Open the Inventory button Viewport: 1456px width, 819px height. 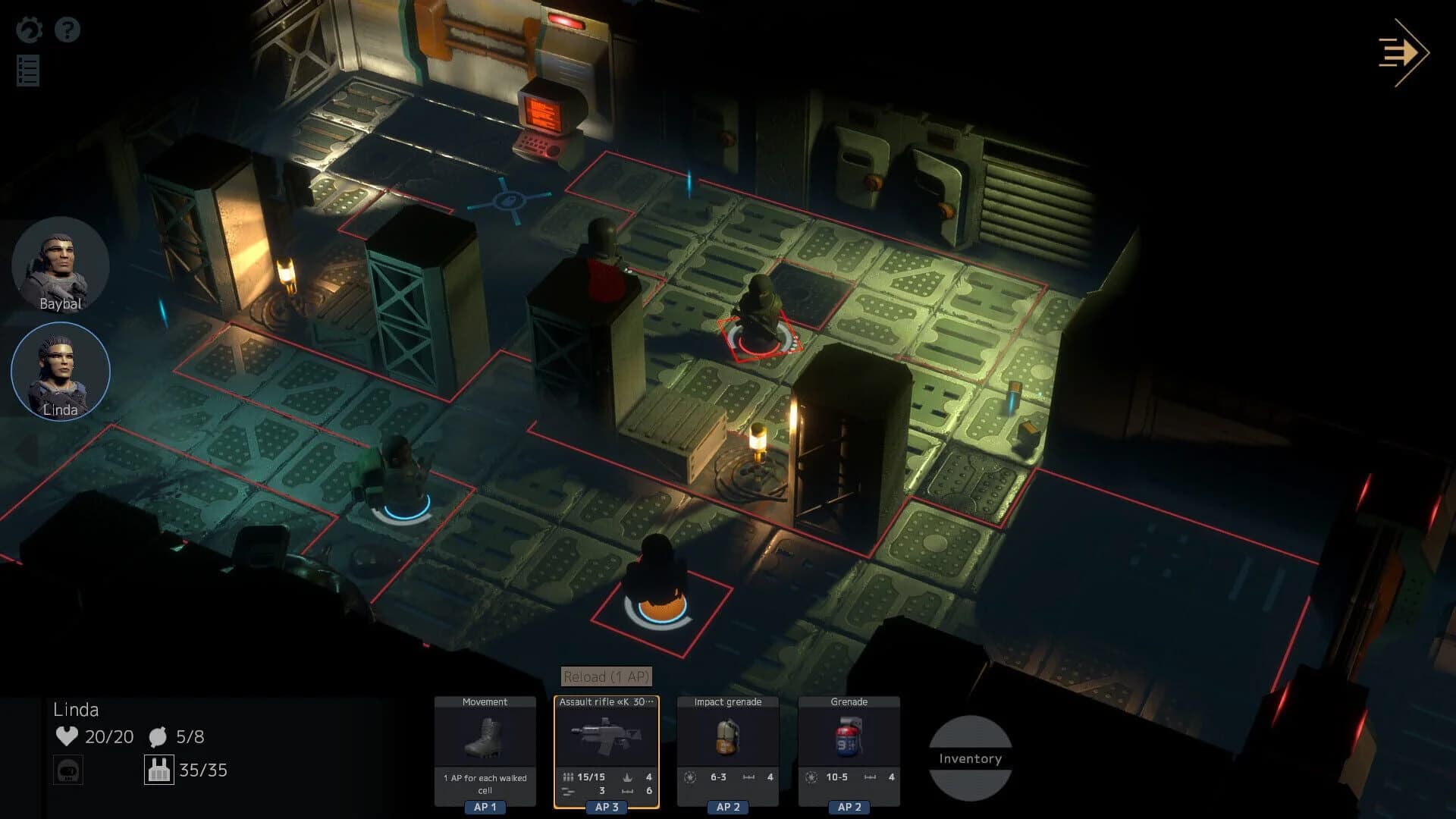pos(969,758)
